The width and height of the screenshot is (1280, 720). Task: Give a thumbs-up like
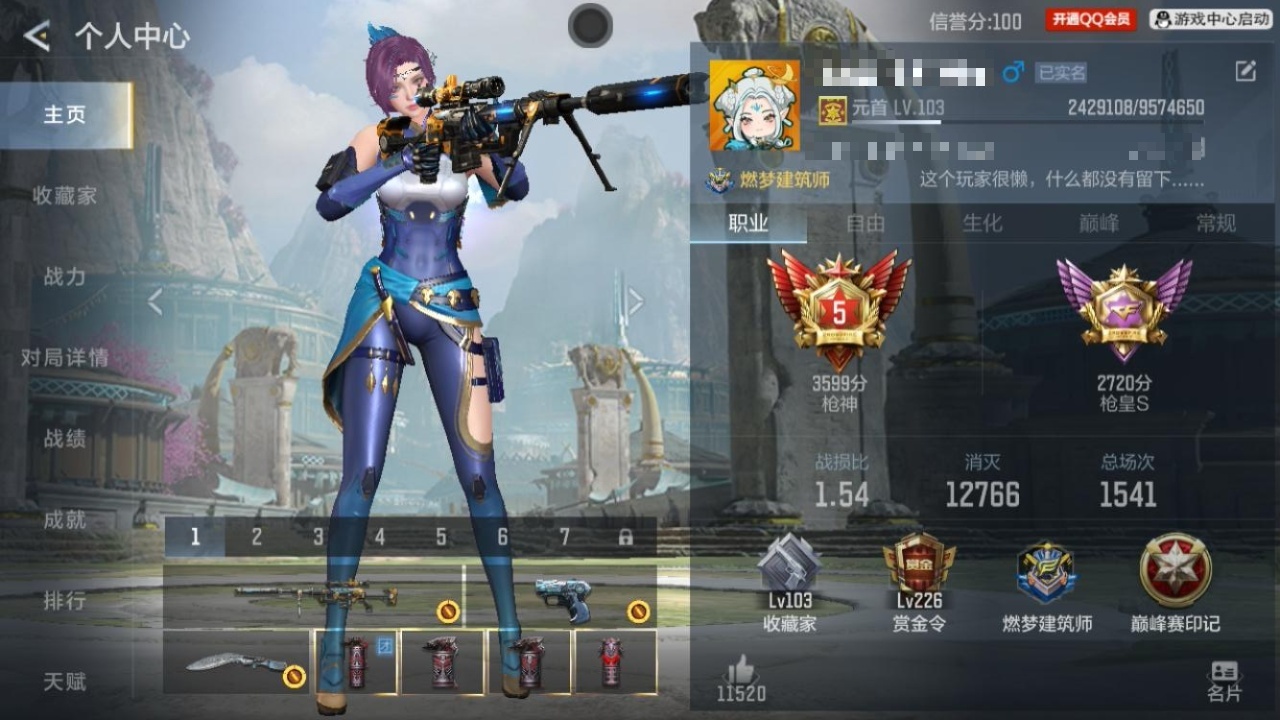tap(741, 671)
